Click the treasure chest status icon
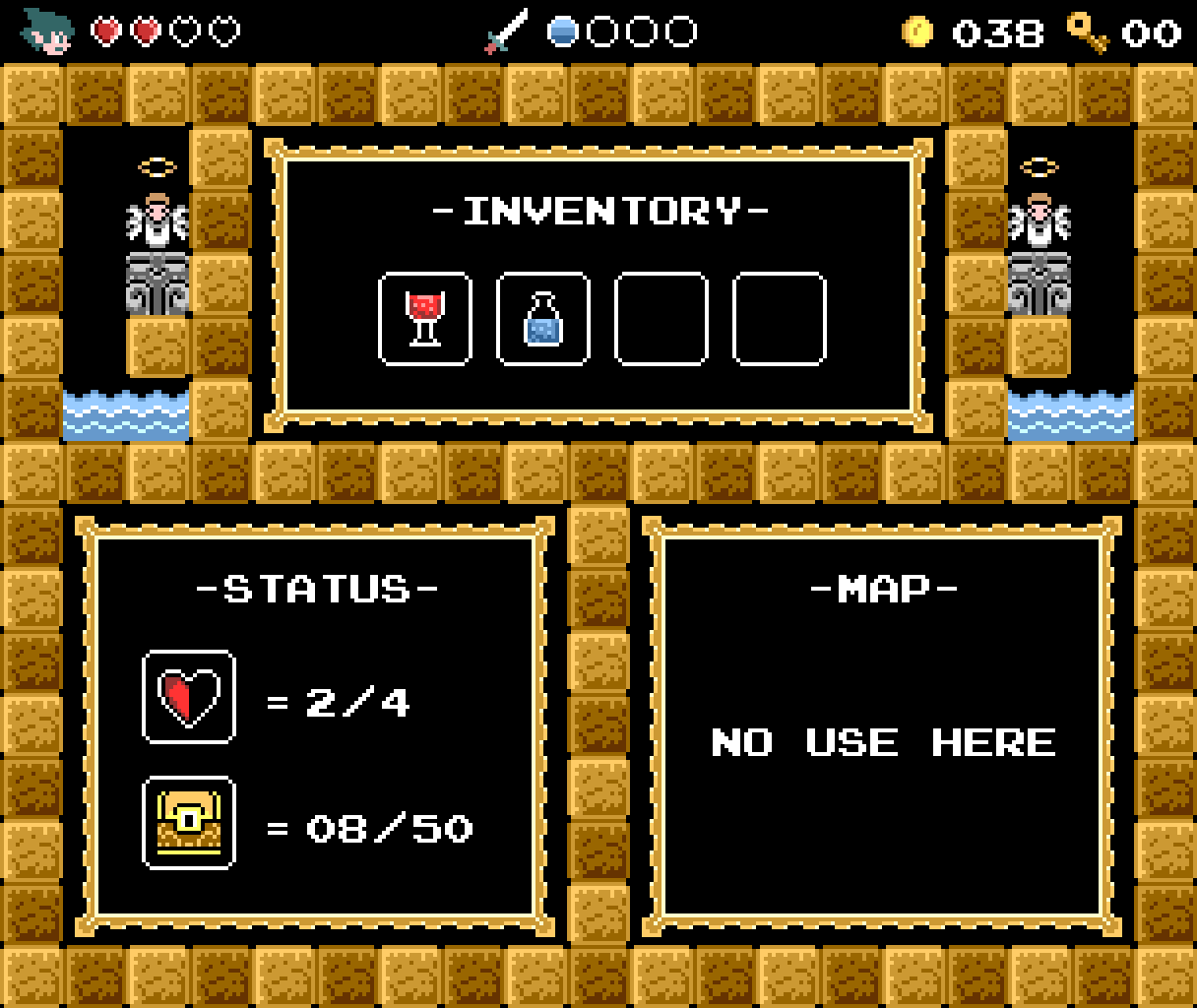1197x1008 pixels. point(189,823)
